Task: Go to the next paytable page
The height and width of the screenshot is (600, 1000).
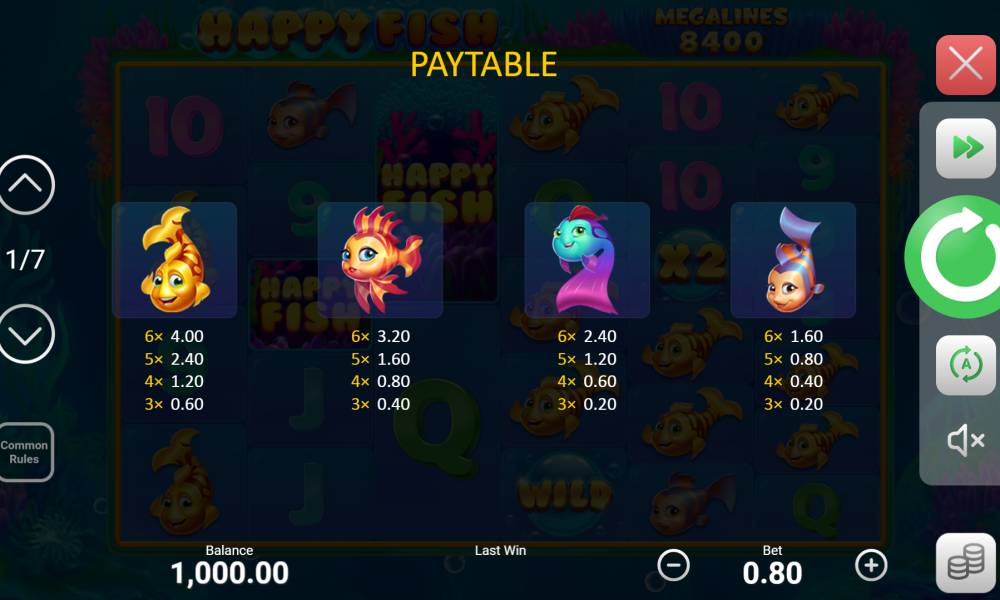Action: point(25,333)
